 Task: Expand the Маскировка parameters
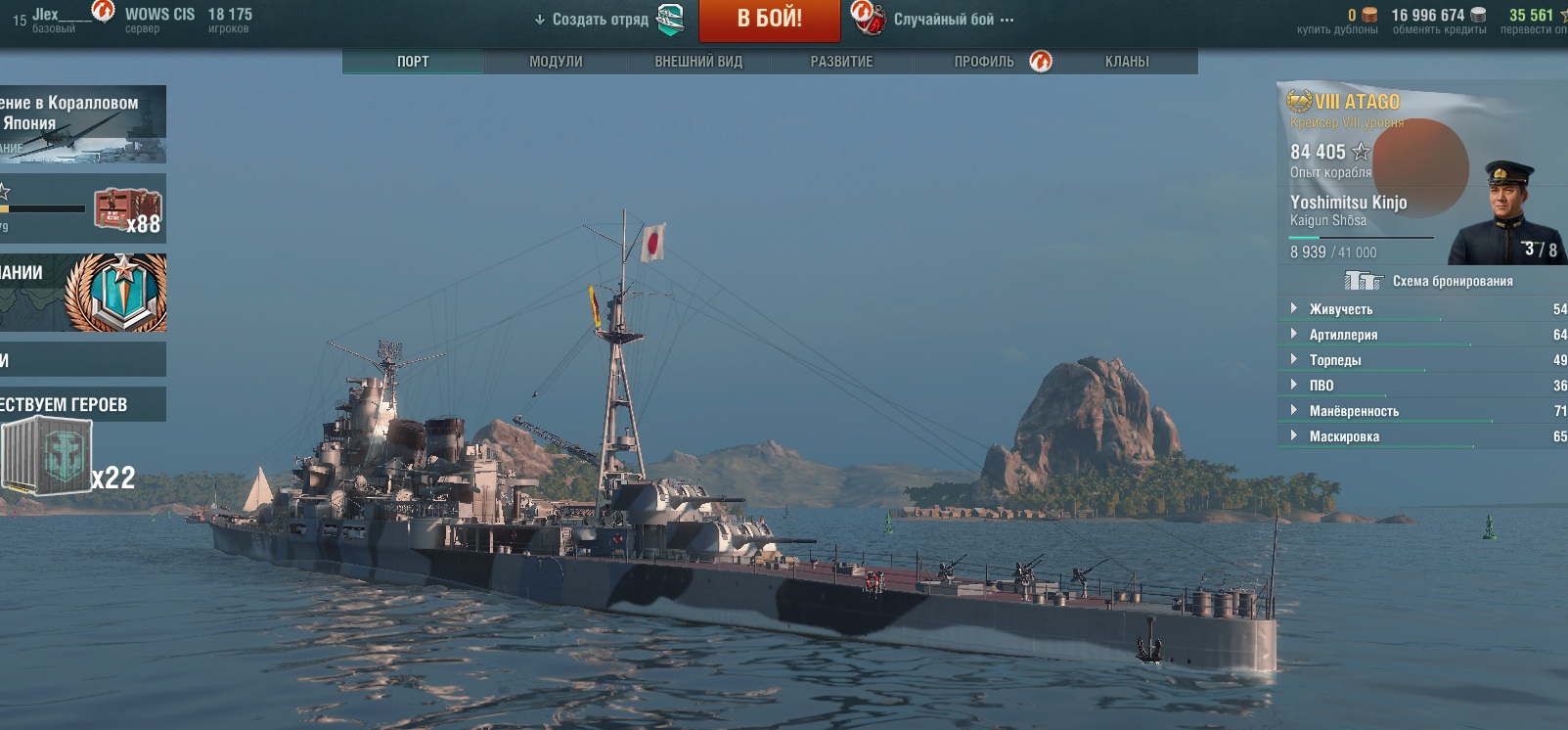1344,436
